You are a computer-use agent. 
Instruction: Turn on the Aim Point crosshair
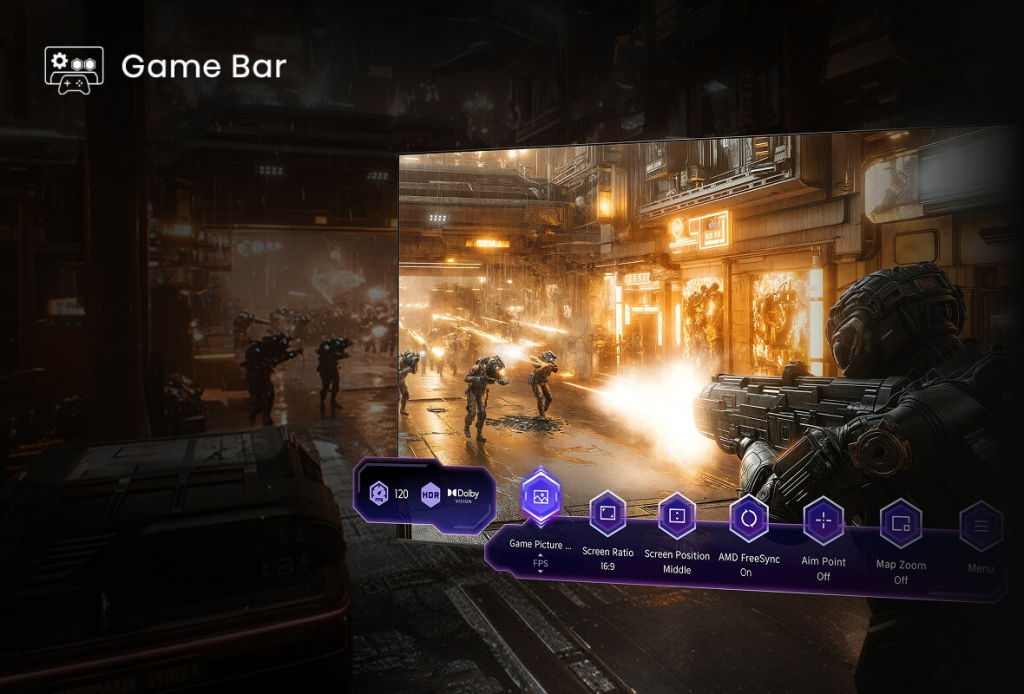[823, 522]
